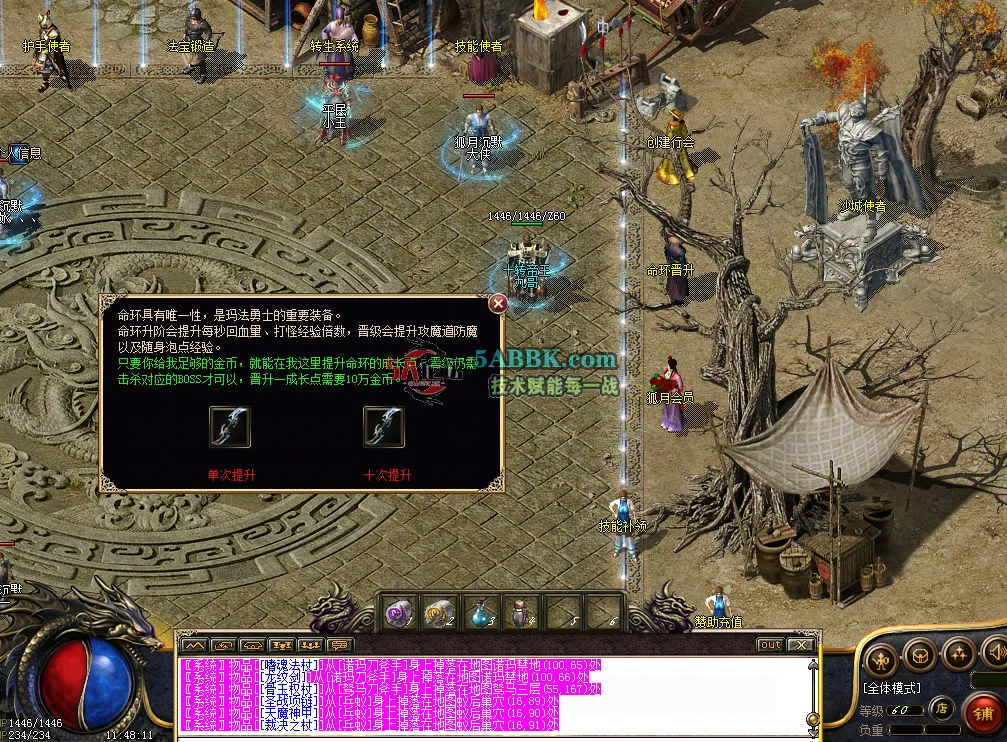This screenshot has width=1007, height=742.
Task: Choose 单次提升 single upgrade
Action: tap(230, 427)
